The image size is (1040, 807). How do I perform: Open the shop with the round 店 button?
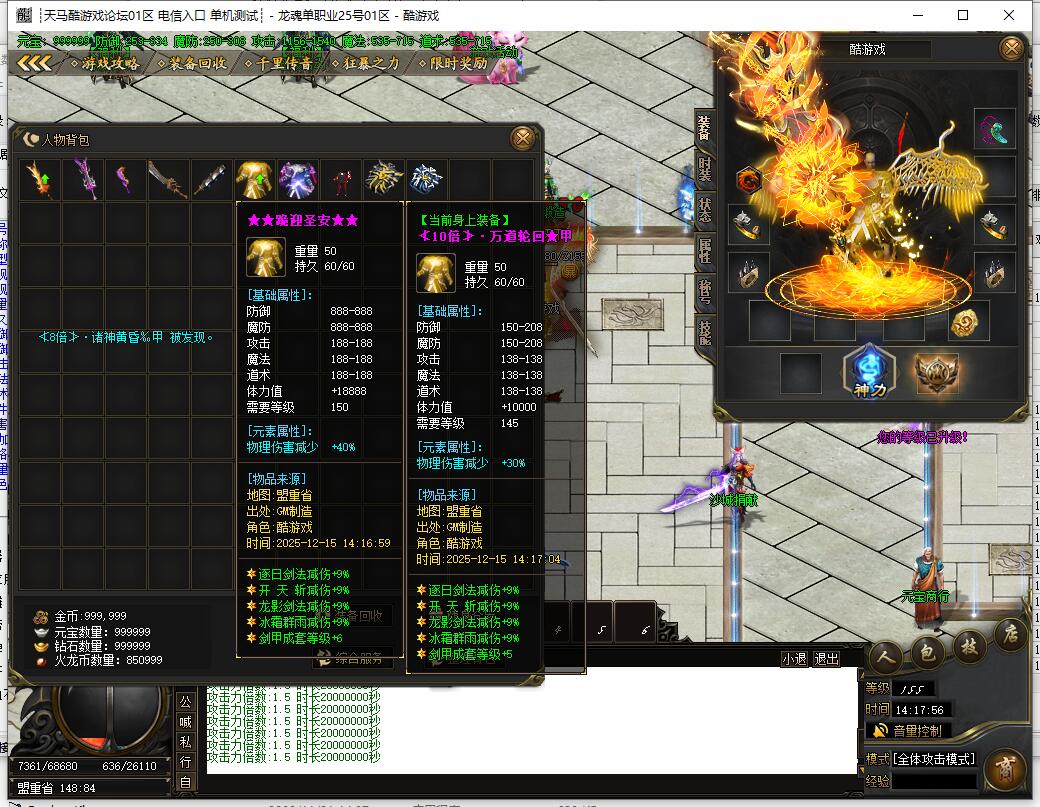[1010, 635]
